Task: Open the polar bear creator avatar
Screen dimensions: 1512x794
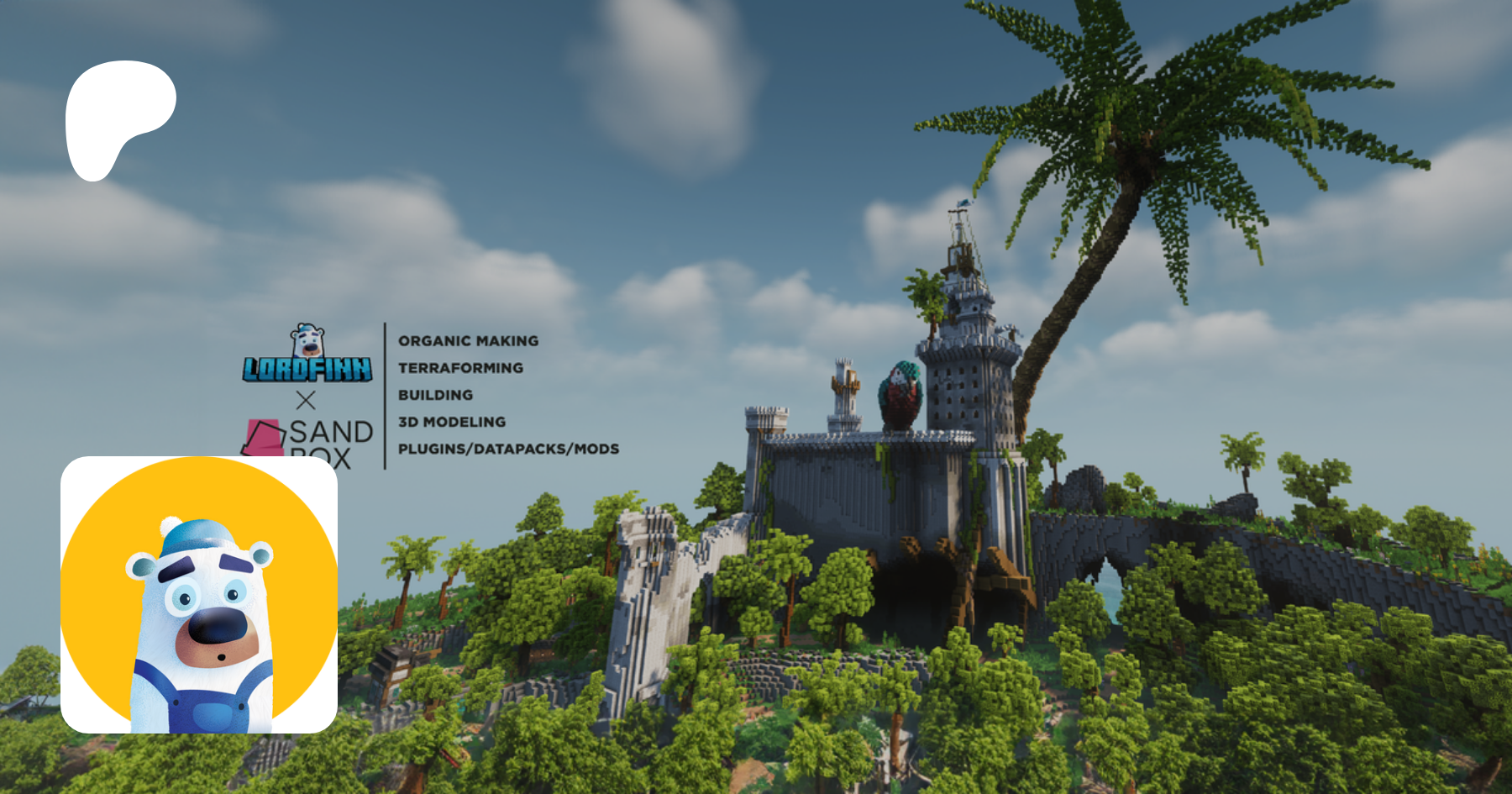Action: (x=199, y=594)
